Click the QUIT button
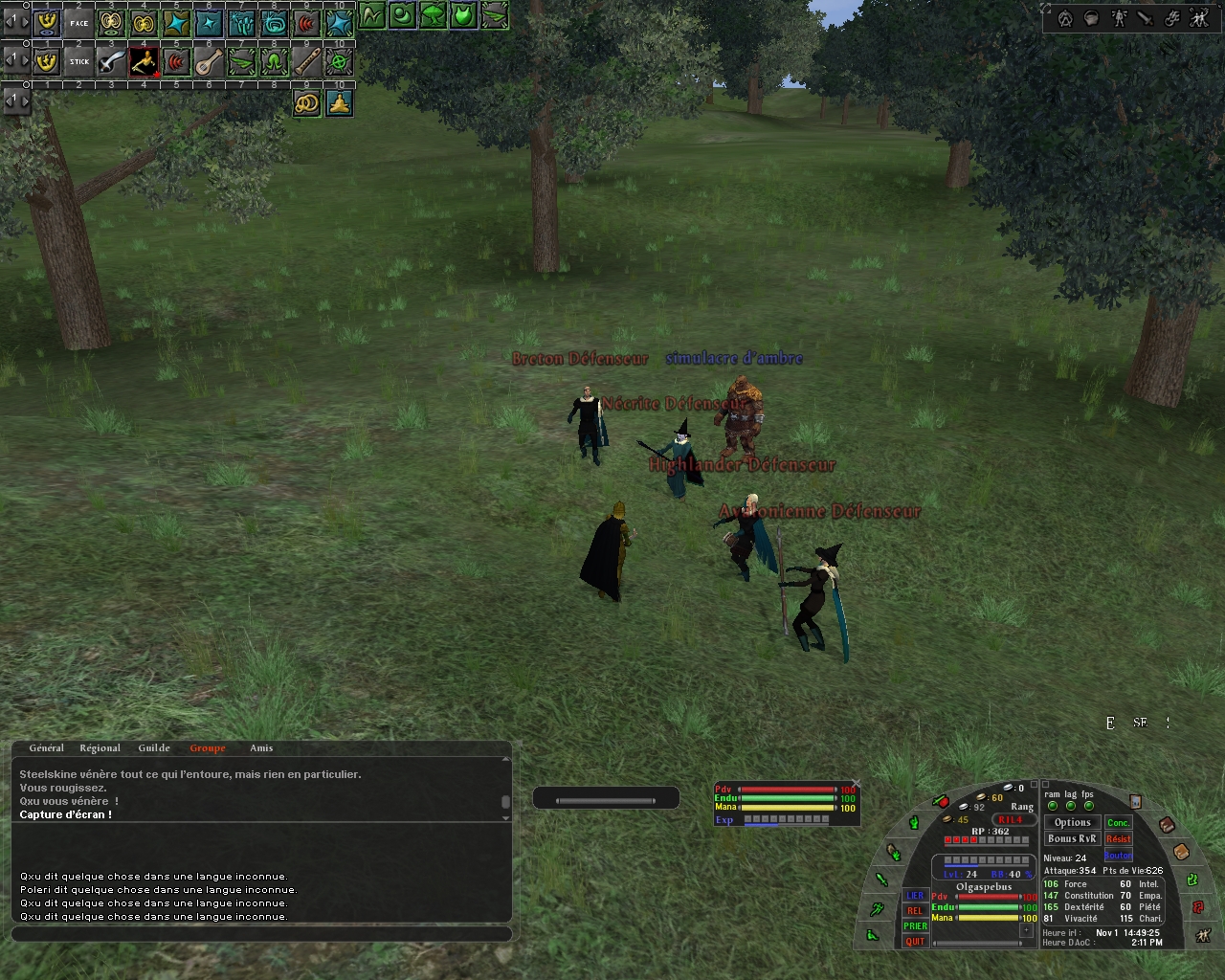This screenshot has width=1225, height=980. [x=915, y=942]
